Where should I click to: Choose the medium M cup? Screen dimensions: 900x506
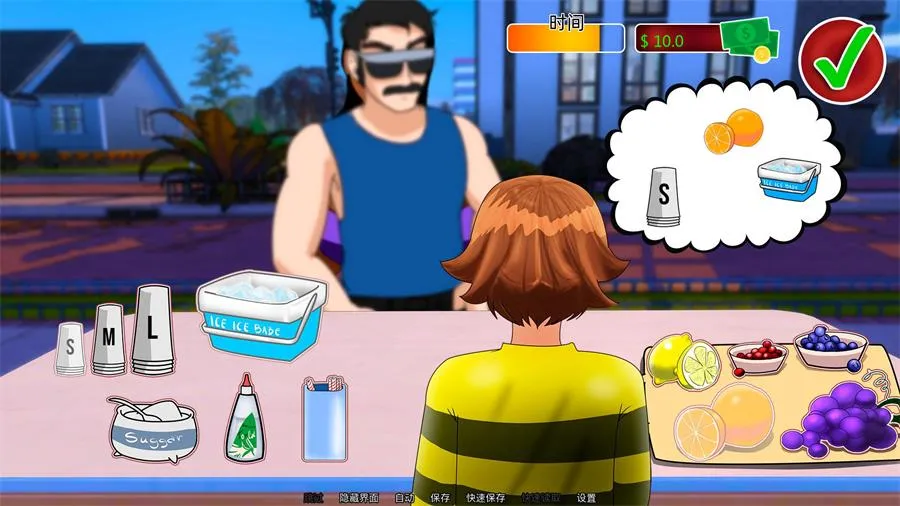(108, 340)
